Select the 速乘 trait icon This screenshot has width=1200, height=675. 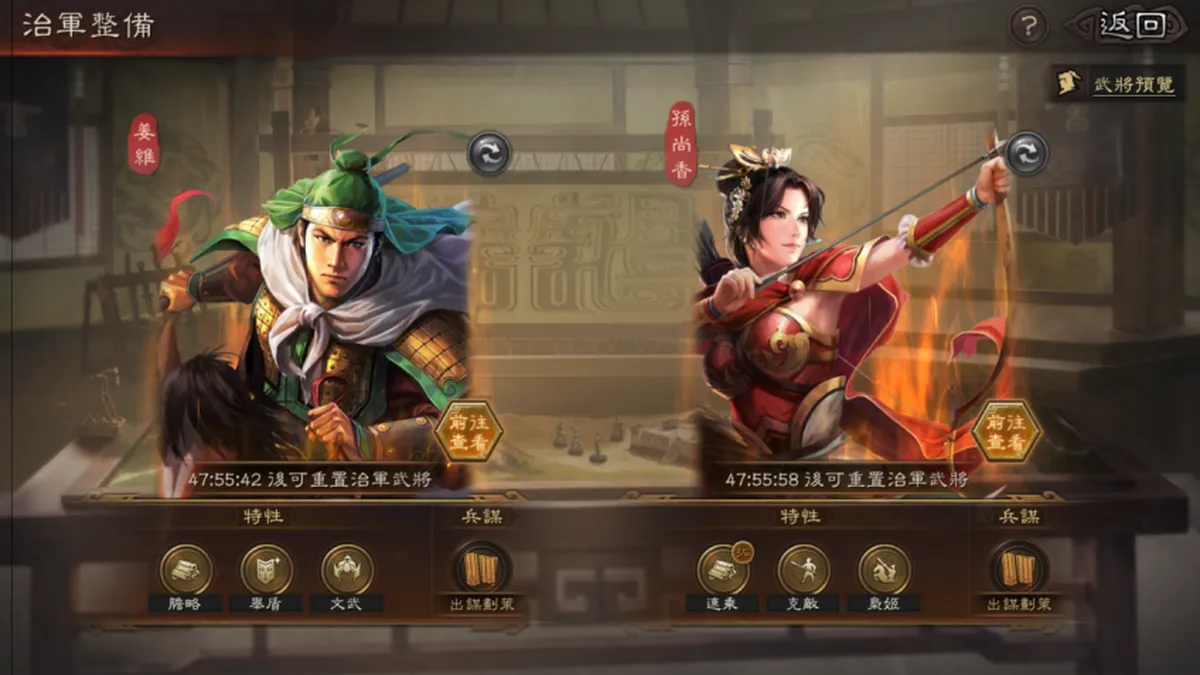click(723, 570)
